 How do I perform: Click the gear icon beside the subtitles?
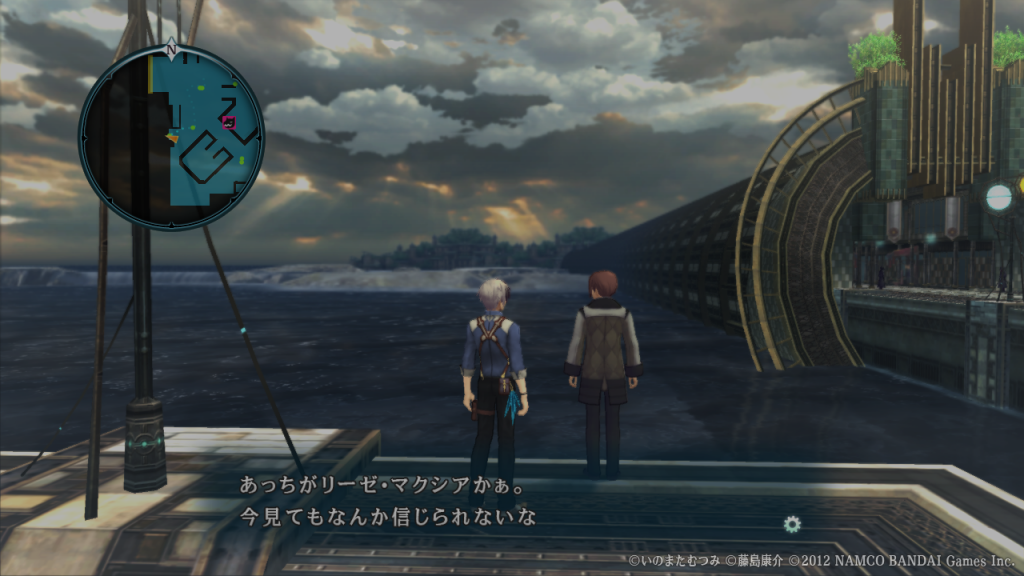pos(792,523)
